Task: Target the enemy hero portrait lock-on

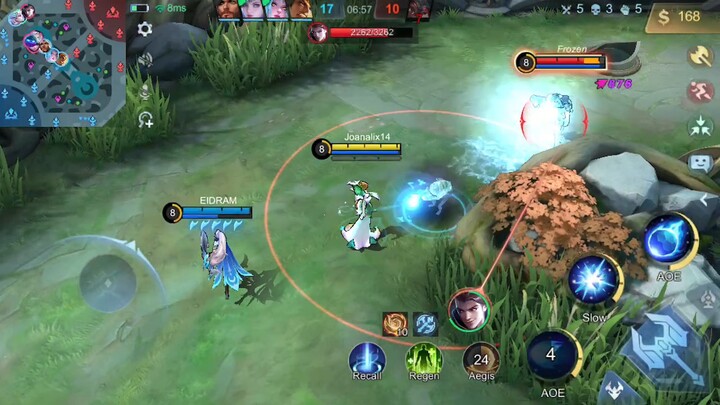Action: pyautogui.click(x=468, y=309)
